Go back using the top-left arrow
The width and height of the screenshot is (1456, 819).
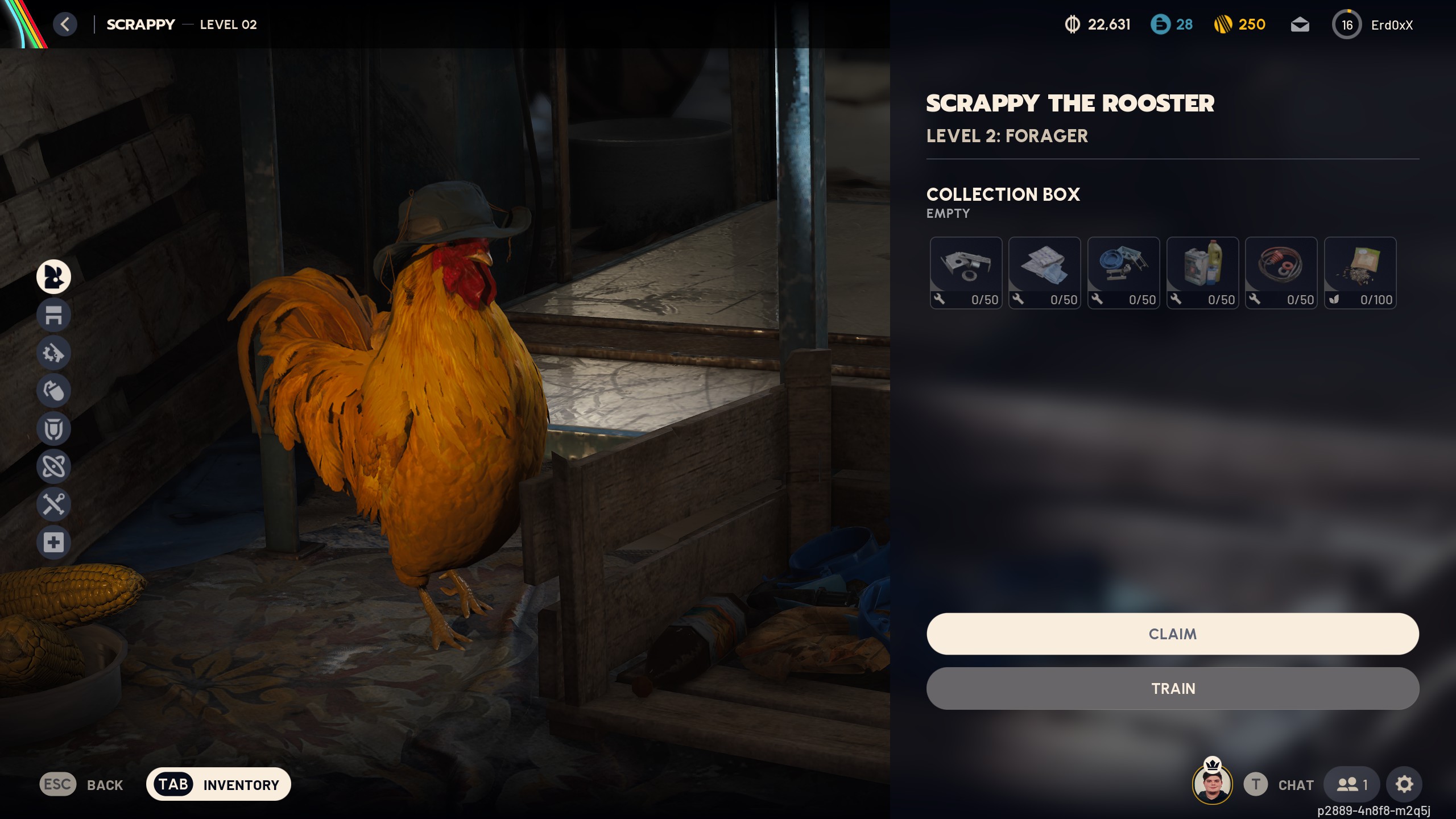(65, 24)
